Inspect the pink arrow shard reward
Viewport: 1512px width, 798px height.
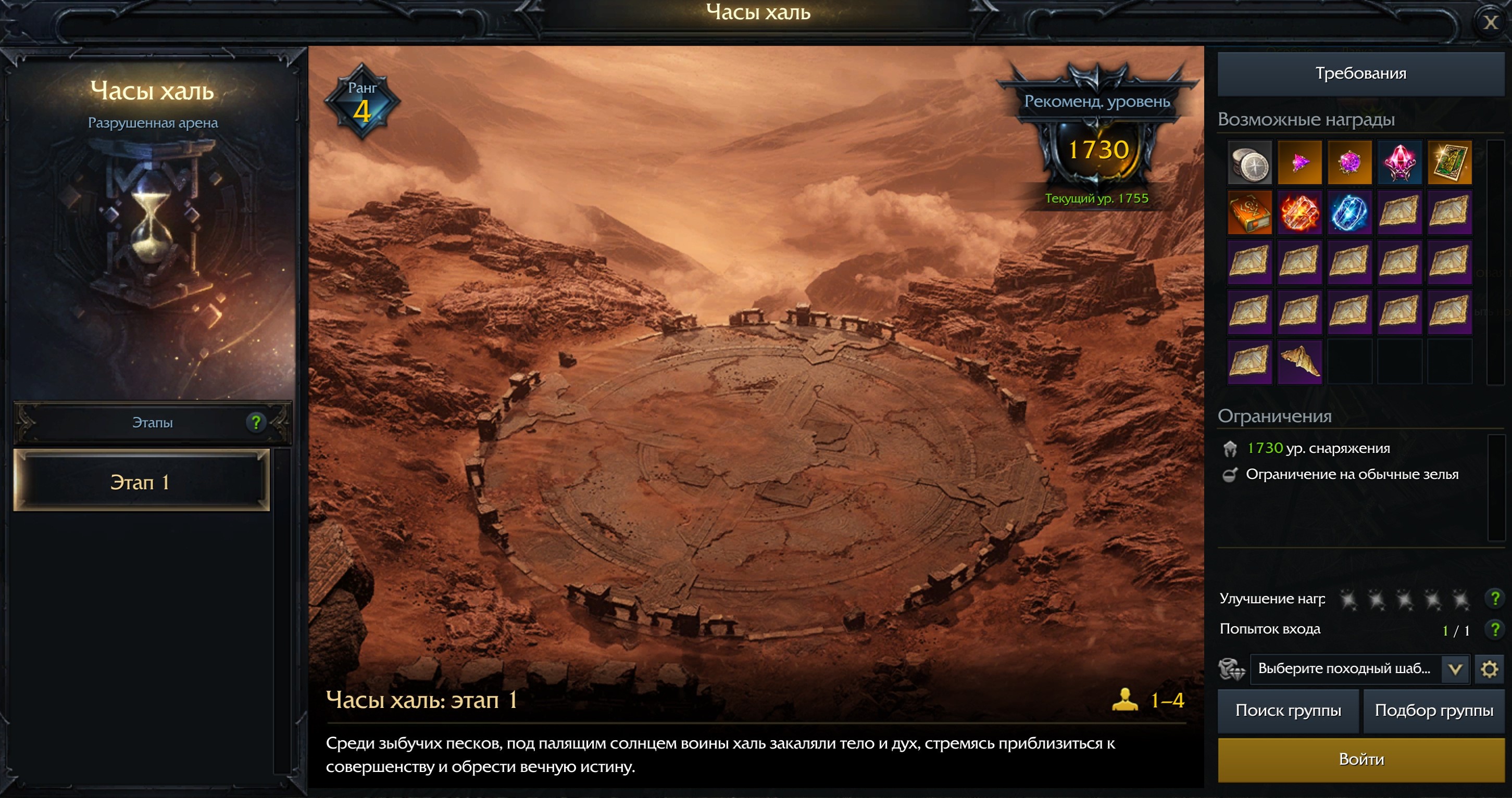point(1299,162)
